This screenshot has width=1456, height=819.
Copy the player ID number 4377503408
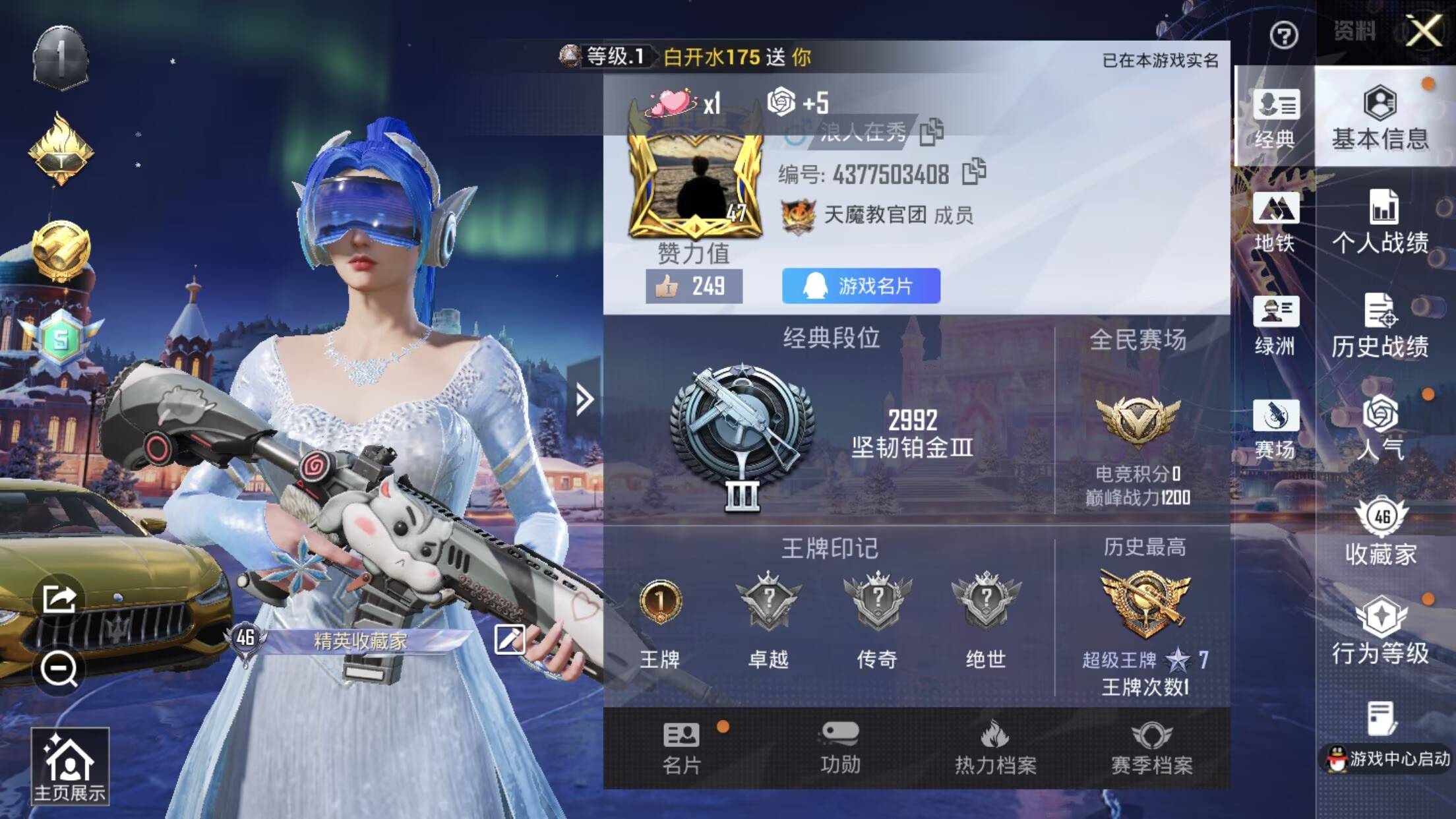[x=974, y=172]
